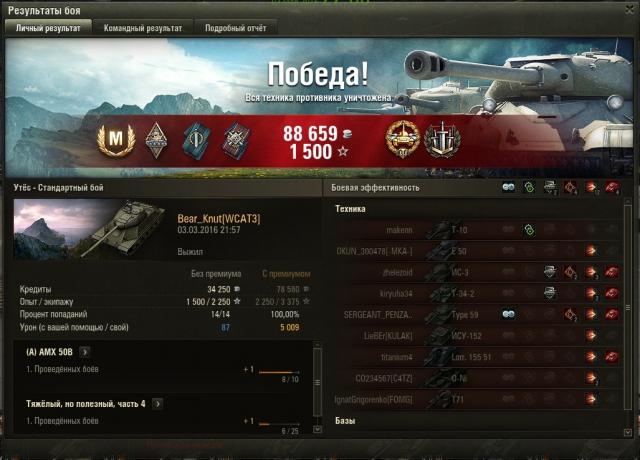Switch to the Командный результат tab
The width and height of the screenshot is (640, 460).
pos(143,28)
